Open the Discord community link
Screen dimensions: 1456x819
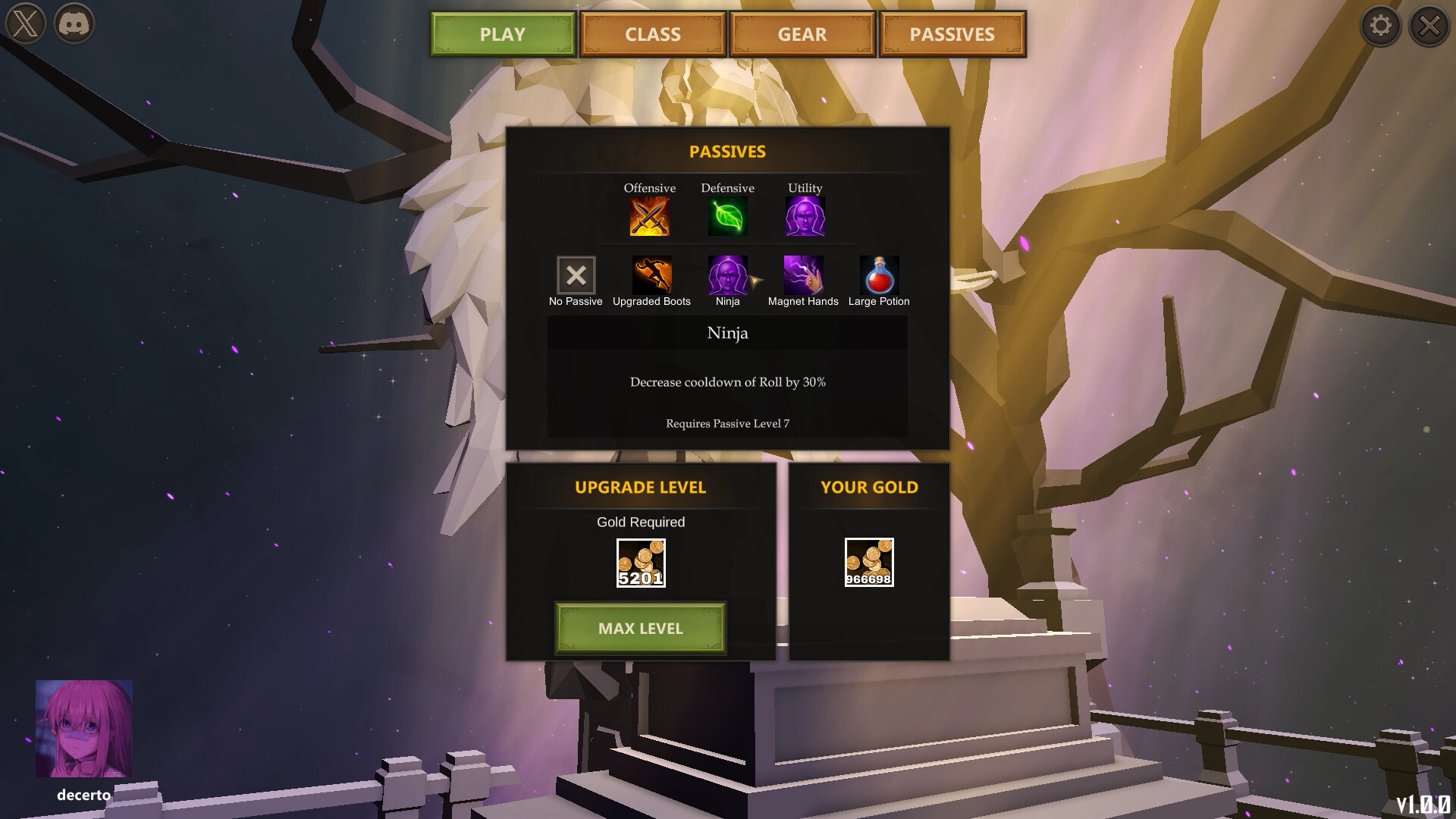point(74,25)
